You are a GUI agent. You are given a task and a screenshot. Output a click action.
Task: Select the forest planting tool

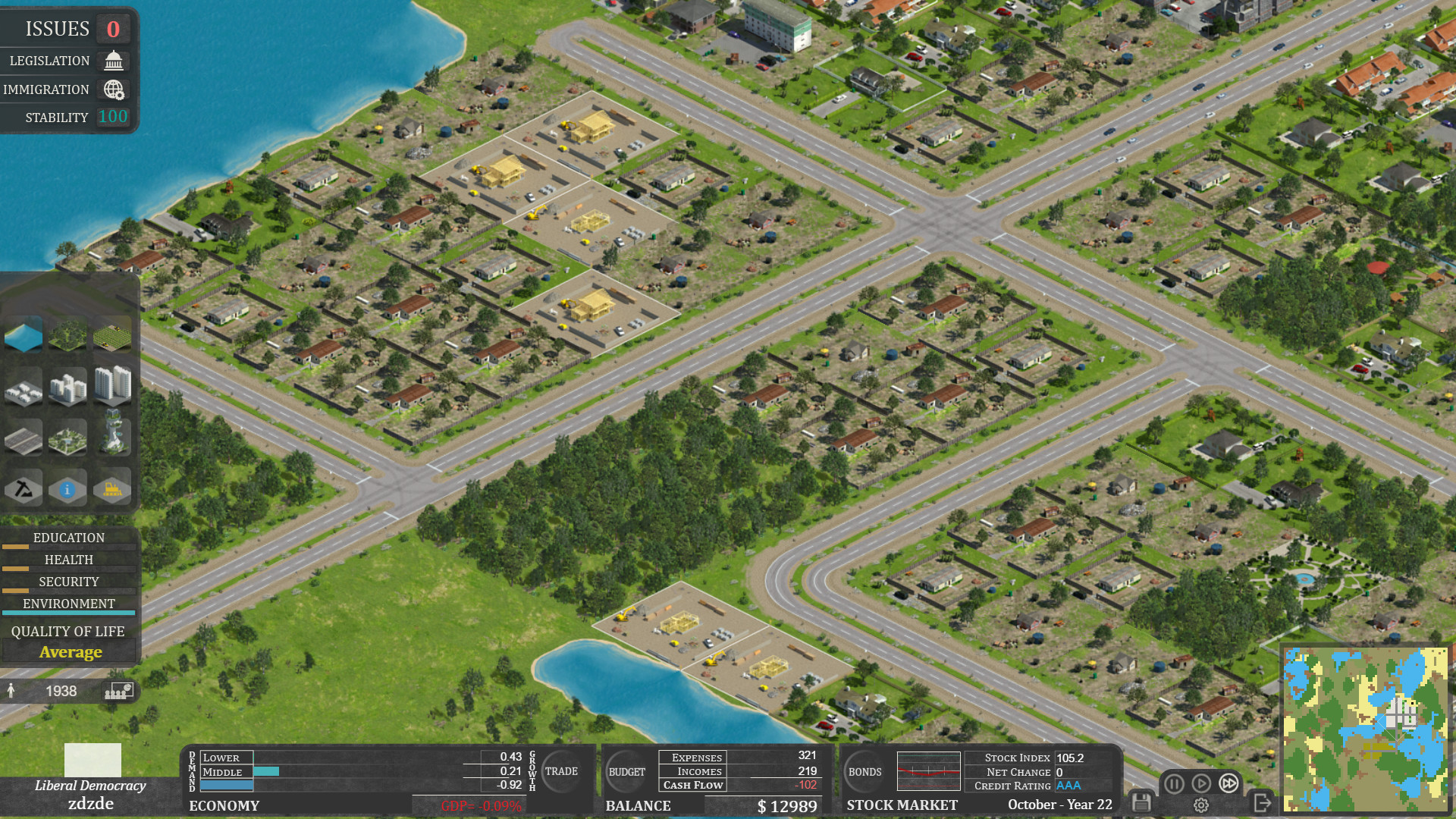tap(67, 334)
